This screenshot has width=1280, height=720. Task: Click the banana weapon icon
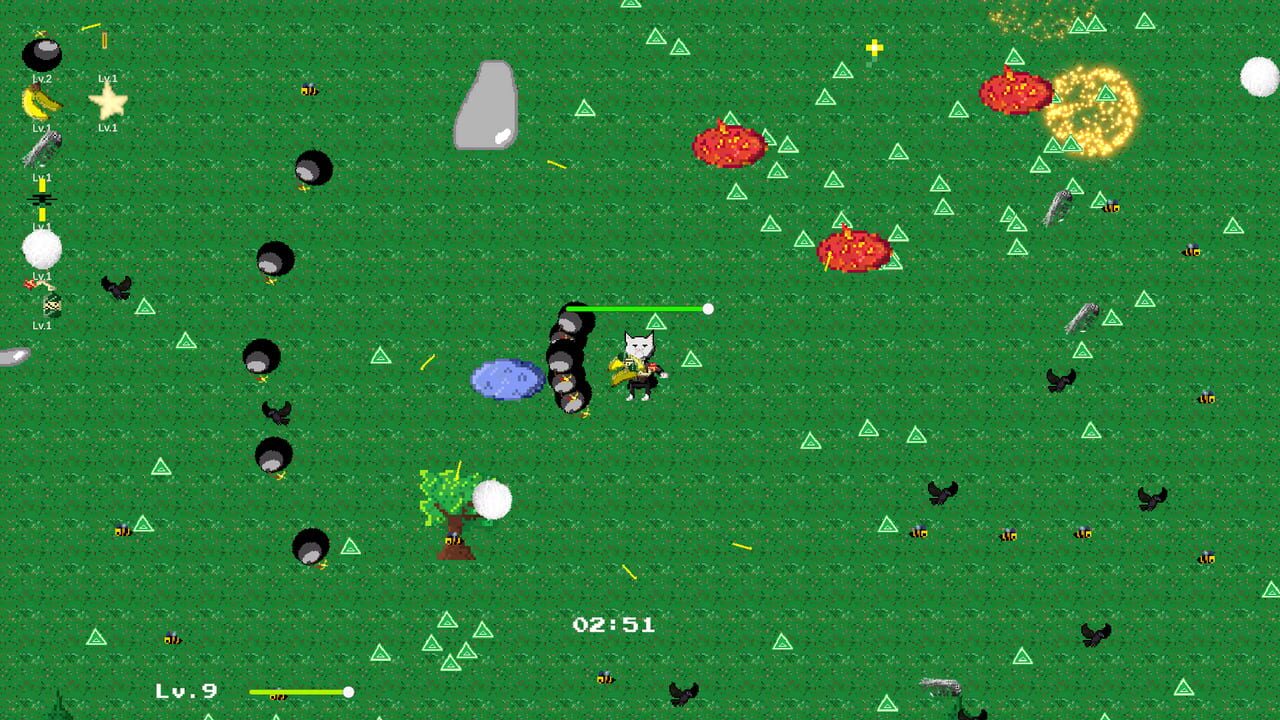pyautogui.click(x=38, y=101)
